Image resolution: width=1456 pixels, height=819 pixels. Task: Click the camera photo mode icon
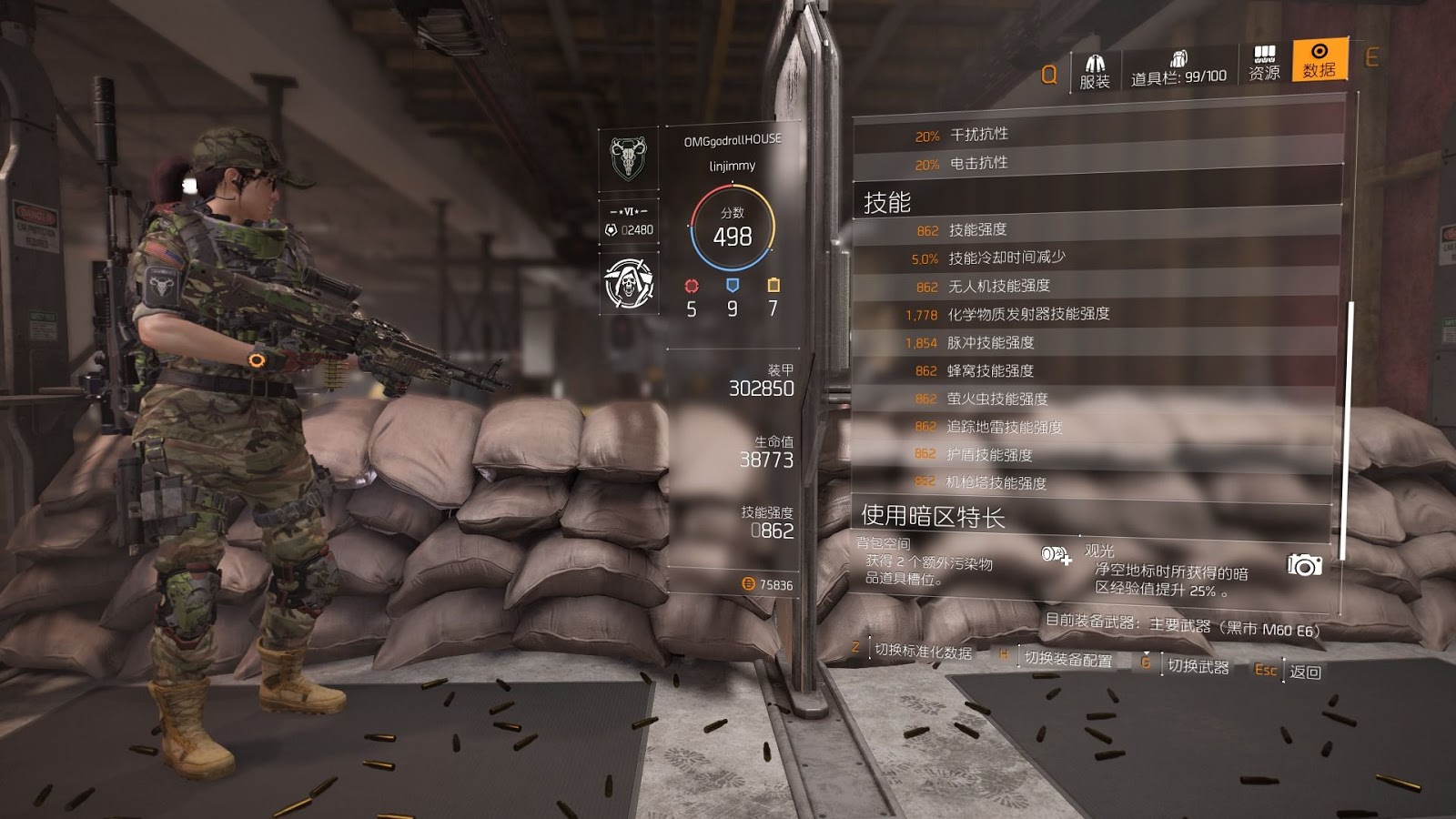click(x=1304, y=565)
